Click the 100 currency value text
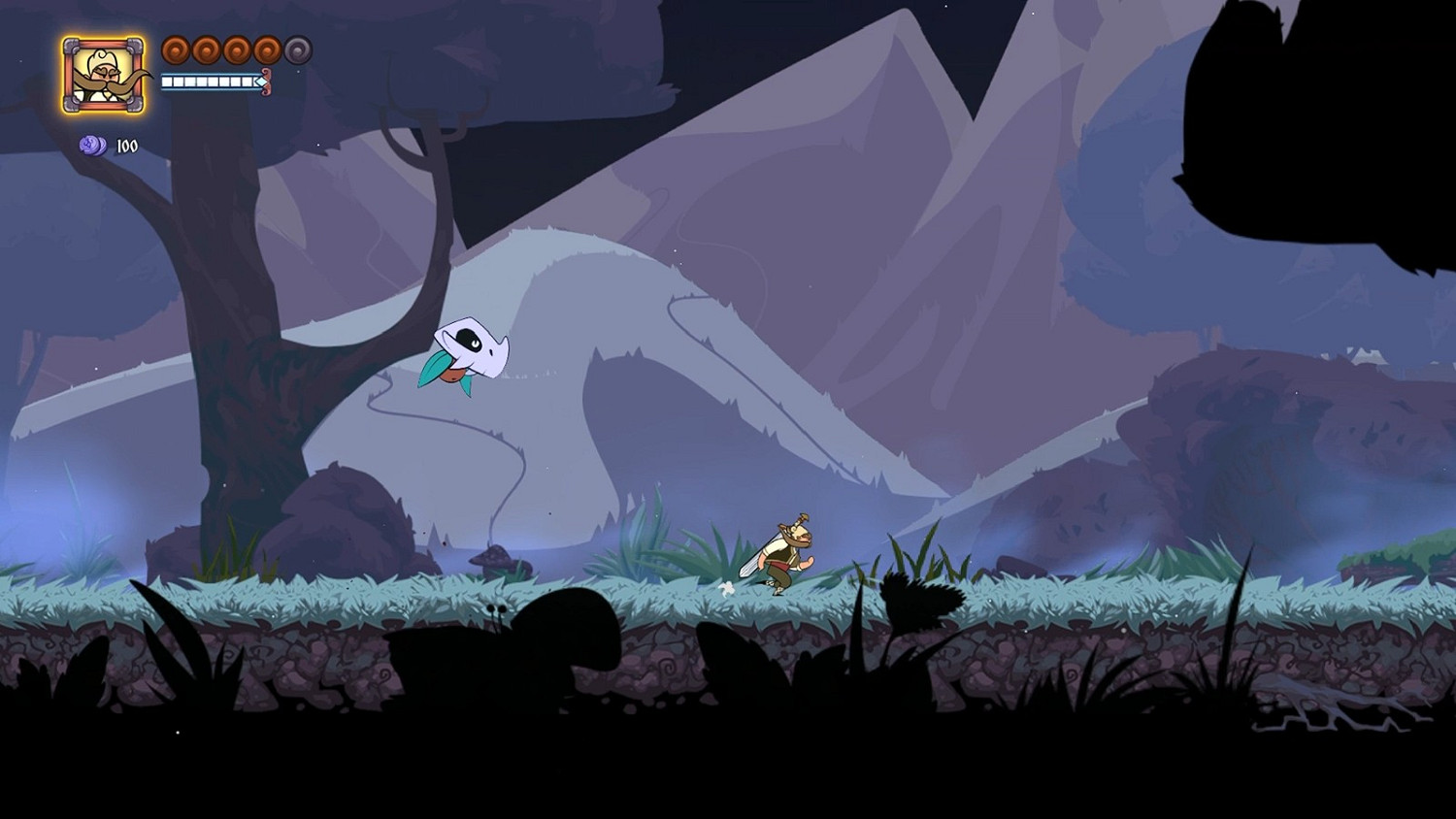Viewport: 1456px width, 819px height. 127,146
